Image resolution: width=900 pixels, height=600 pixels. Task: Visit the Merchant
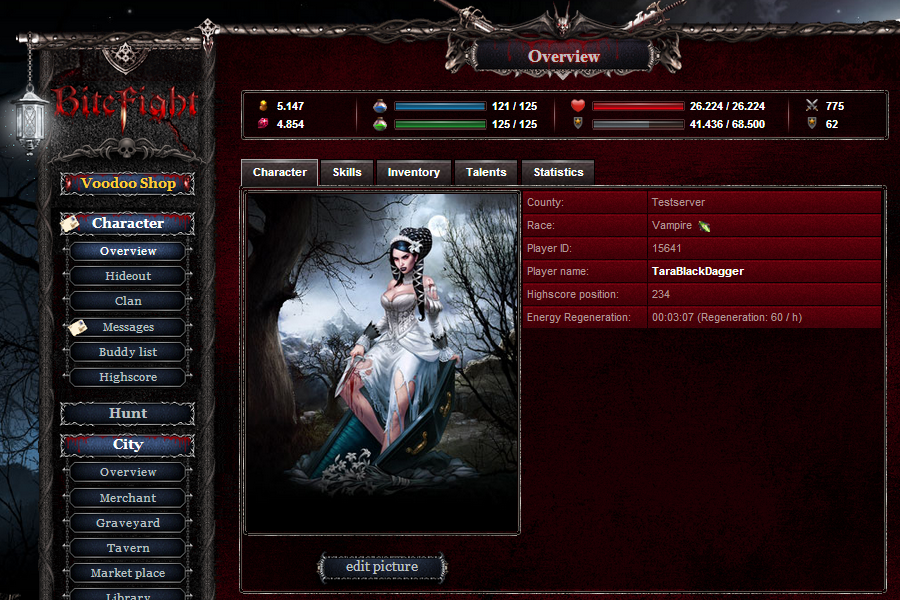tap(128, 498)
